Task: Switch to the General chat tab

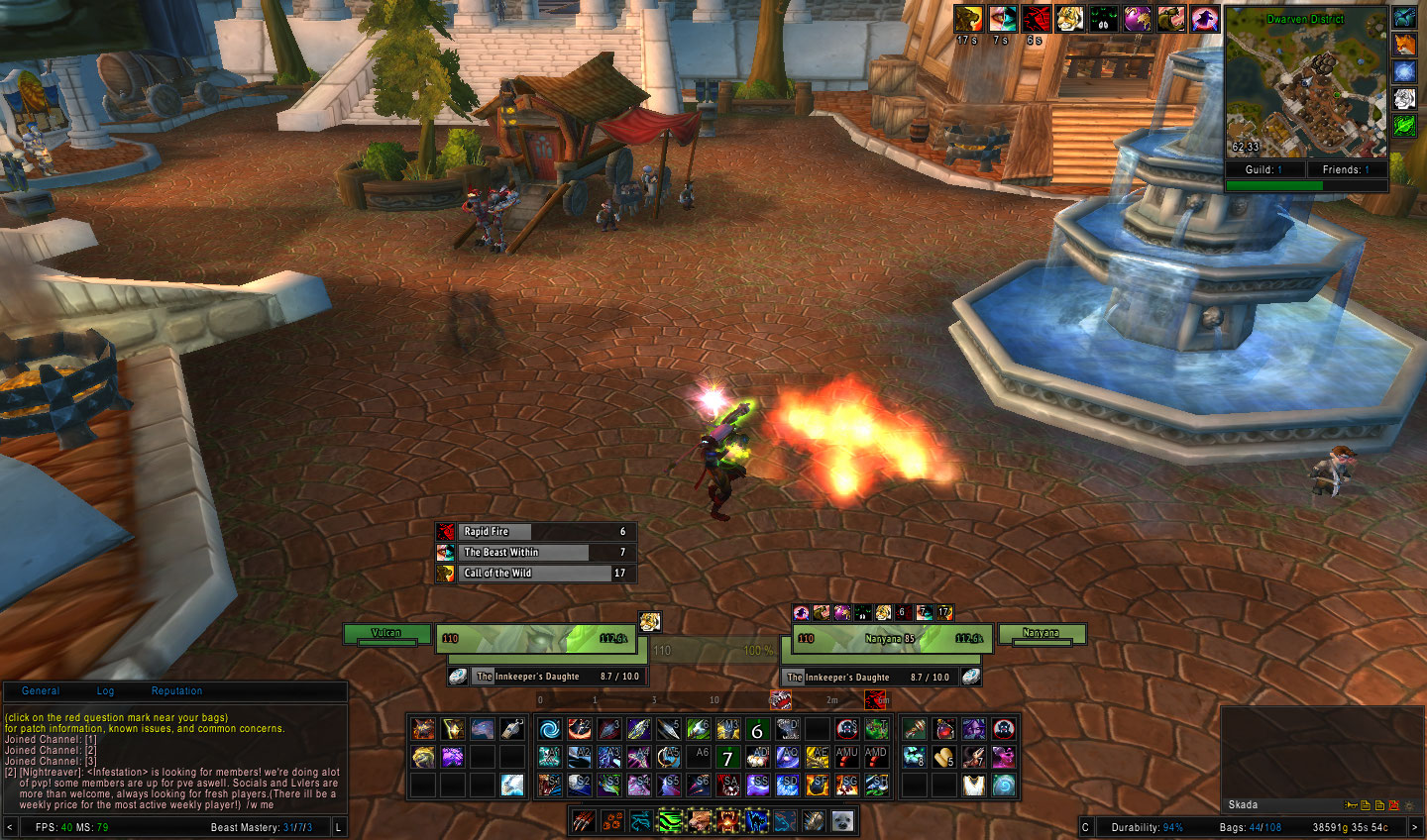Action: click(41, 691)
